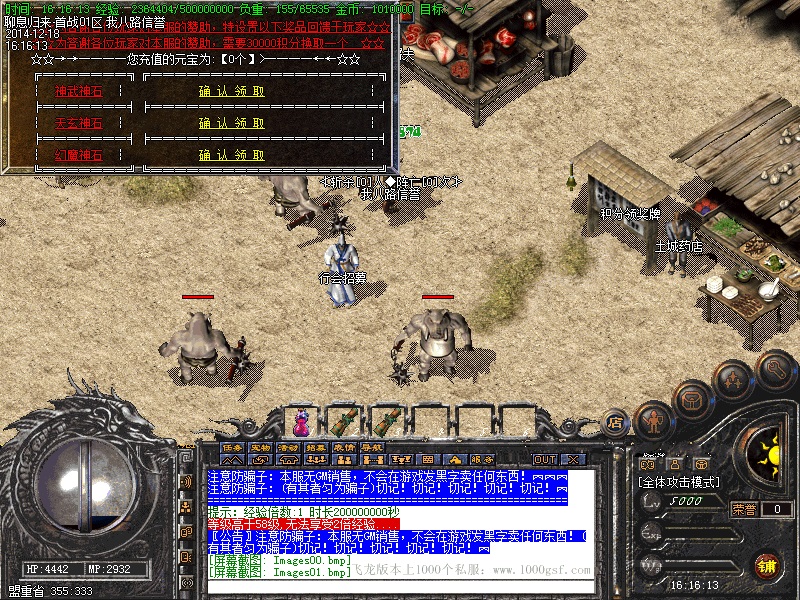This screenshot has width=800, height=600.
Task: Confirm claim for 天玄神石
Action: click(x=232, y=123)
